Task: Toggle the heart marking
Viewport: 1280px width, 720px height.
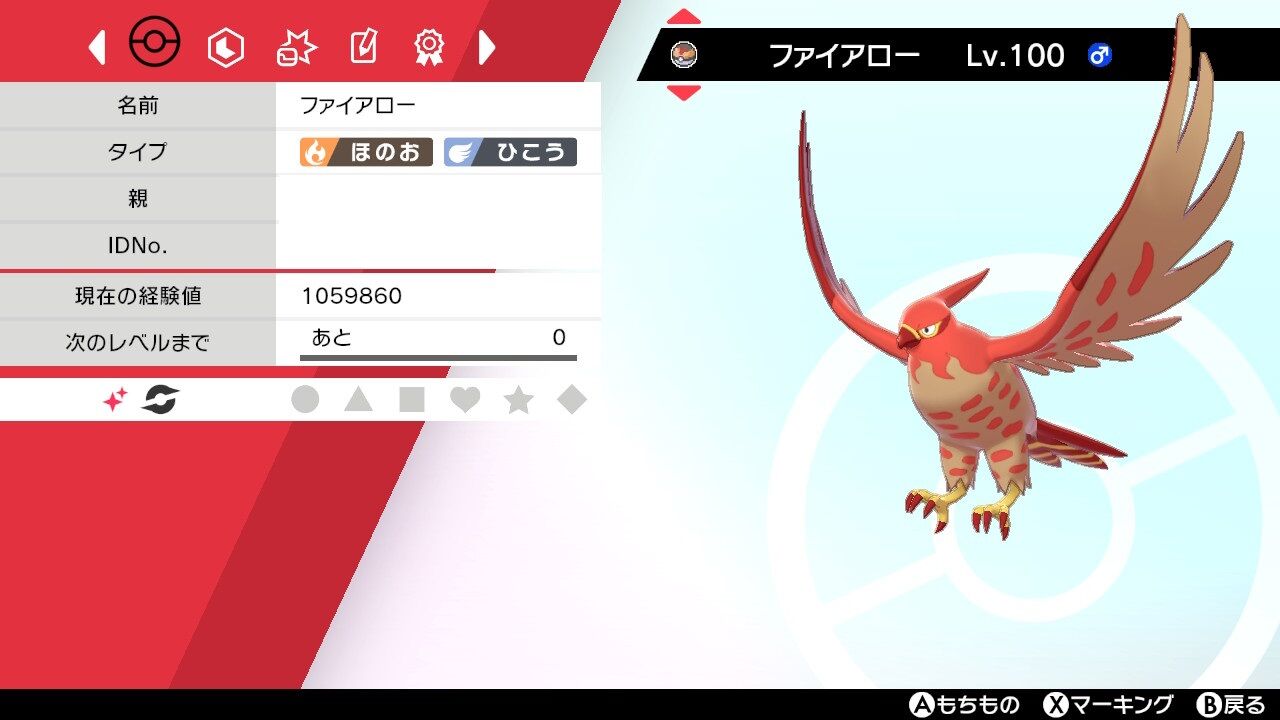Action: [465, 399]
